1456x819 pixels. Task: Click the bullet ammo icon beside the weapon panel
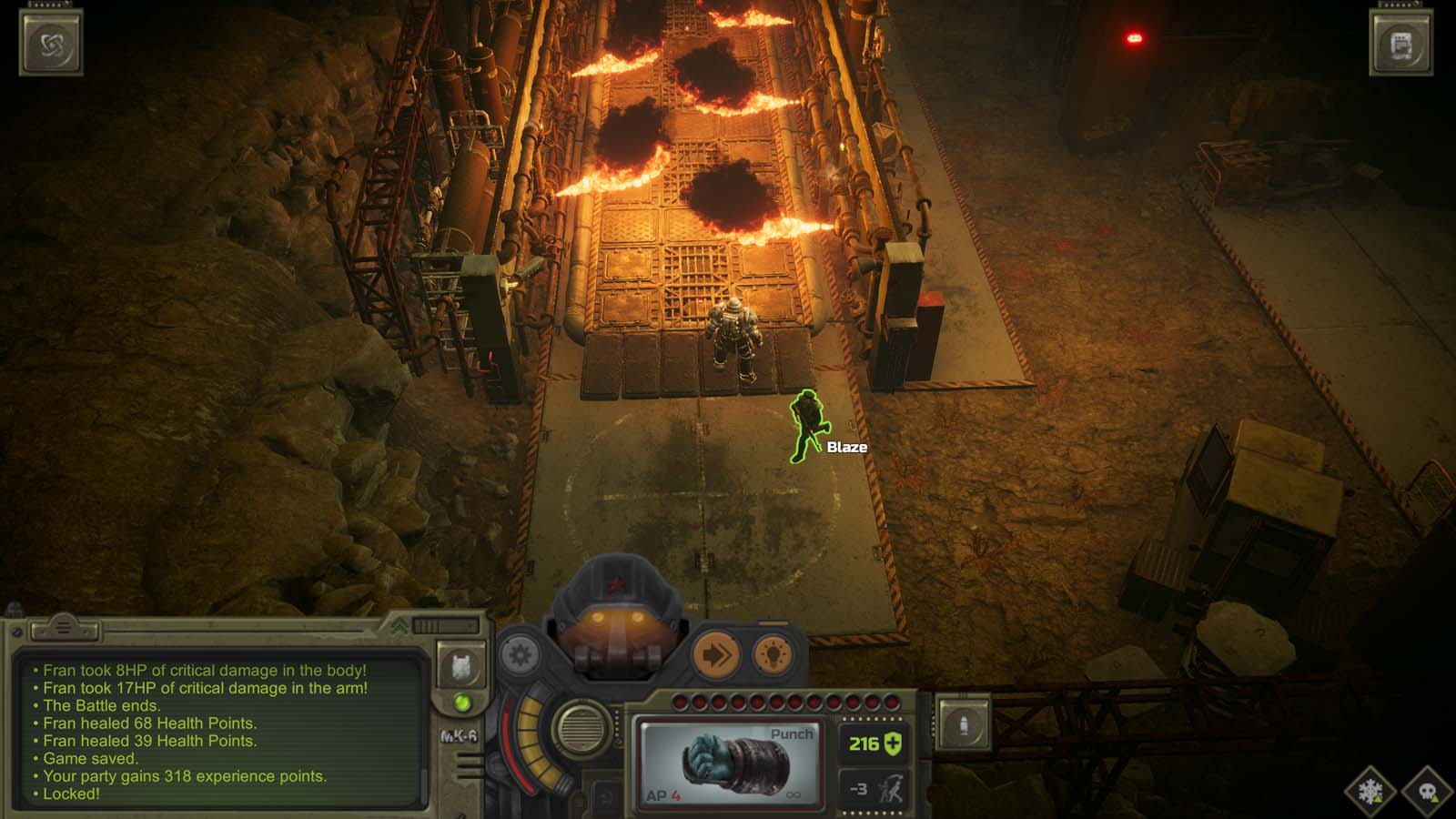pos(963,723)
